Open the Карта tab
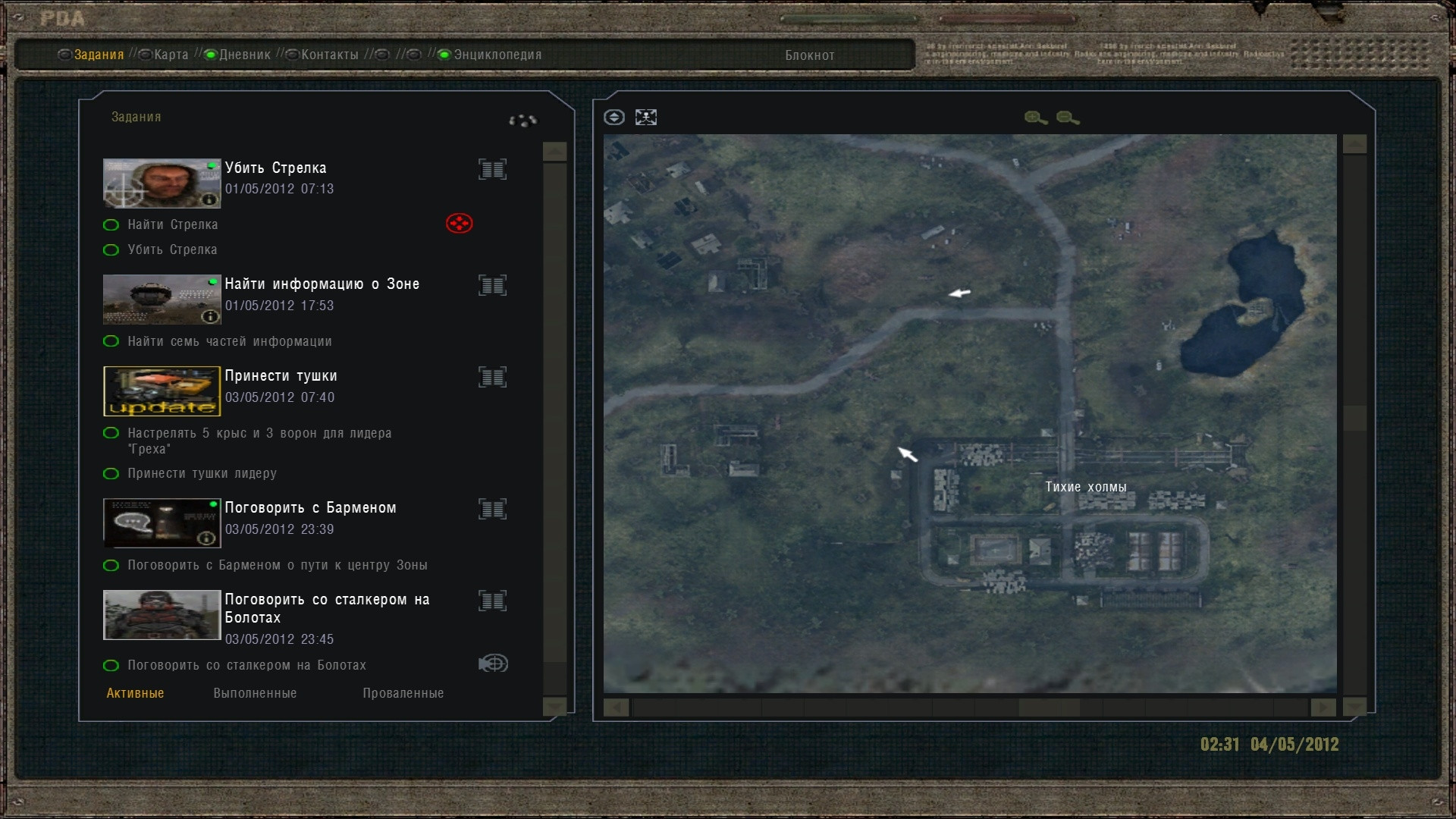Viewport: 1456px width, 819px height. (x=171, y=55)
